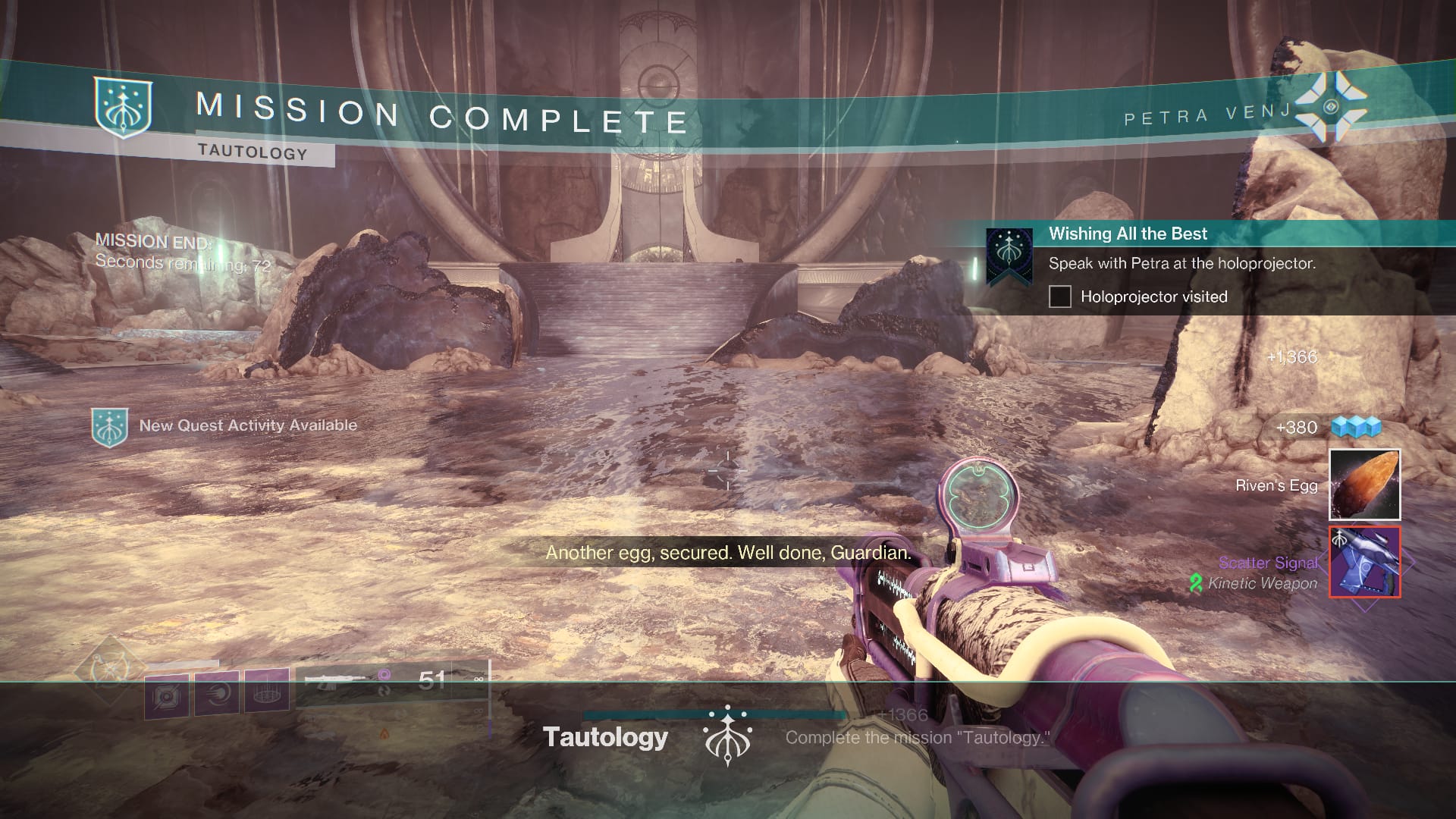Image resolution: width=1456 pixels, height=819 pixels.
Task: Check the Holoprojector visited checkbox
Action: point(1059,297)
